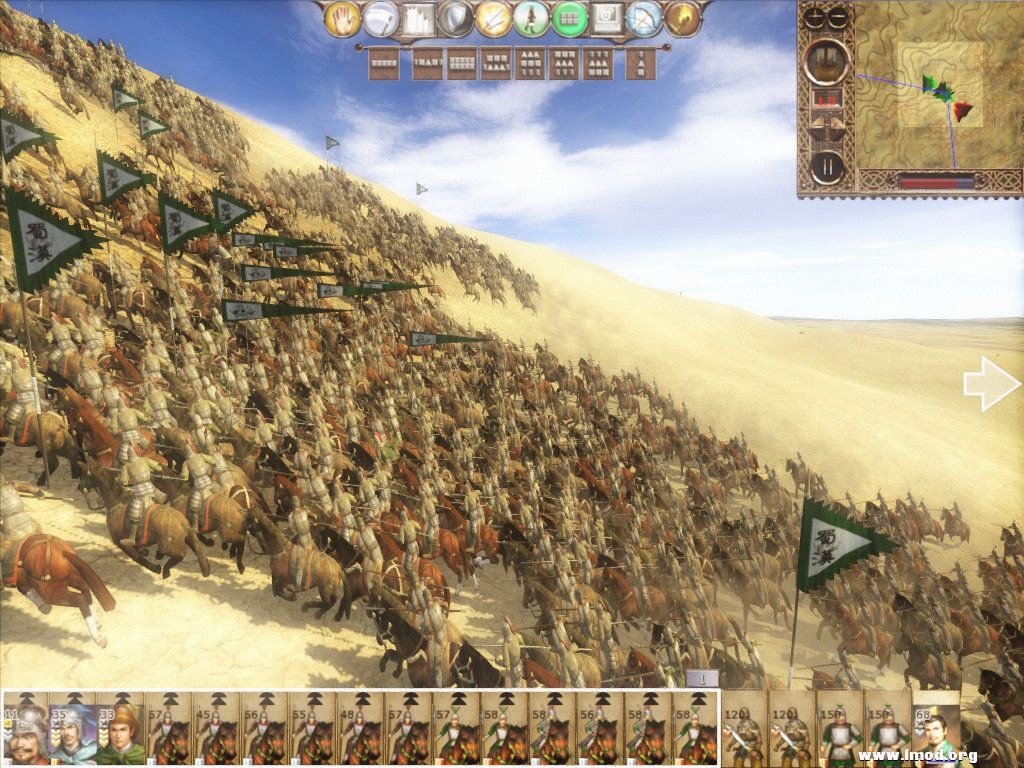Screen dimensions: 1024x768
Task: Toggle the bow fire-at-will button
Action: (646, 18)
